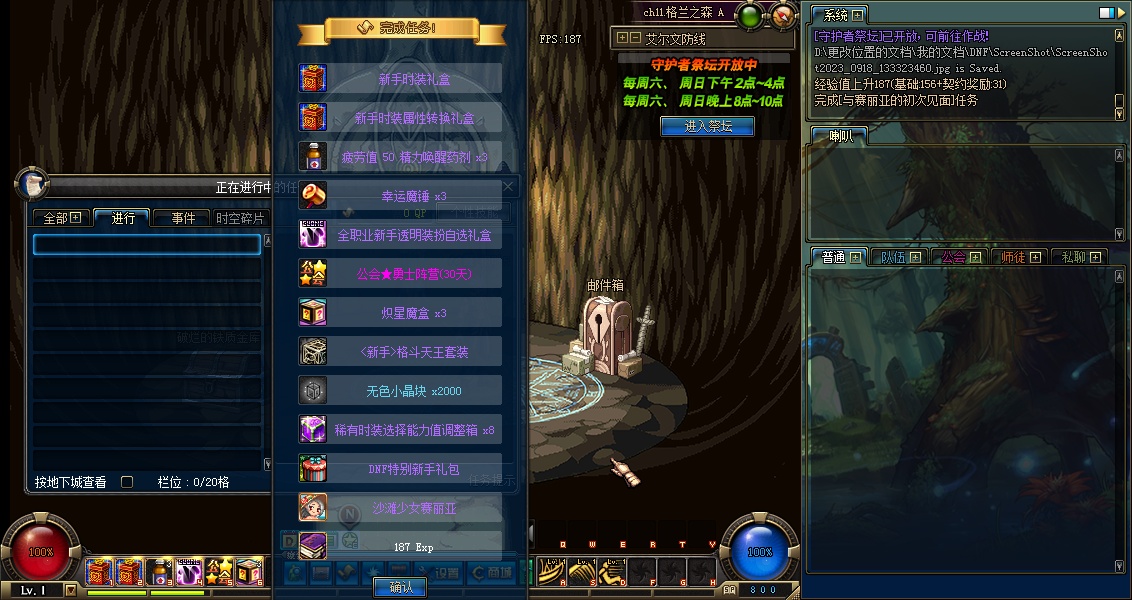Enter the Guardian Altar via 进入祭坛
The image size is (1132, 600).
pos(707,126)
